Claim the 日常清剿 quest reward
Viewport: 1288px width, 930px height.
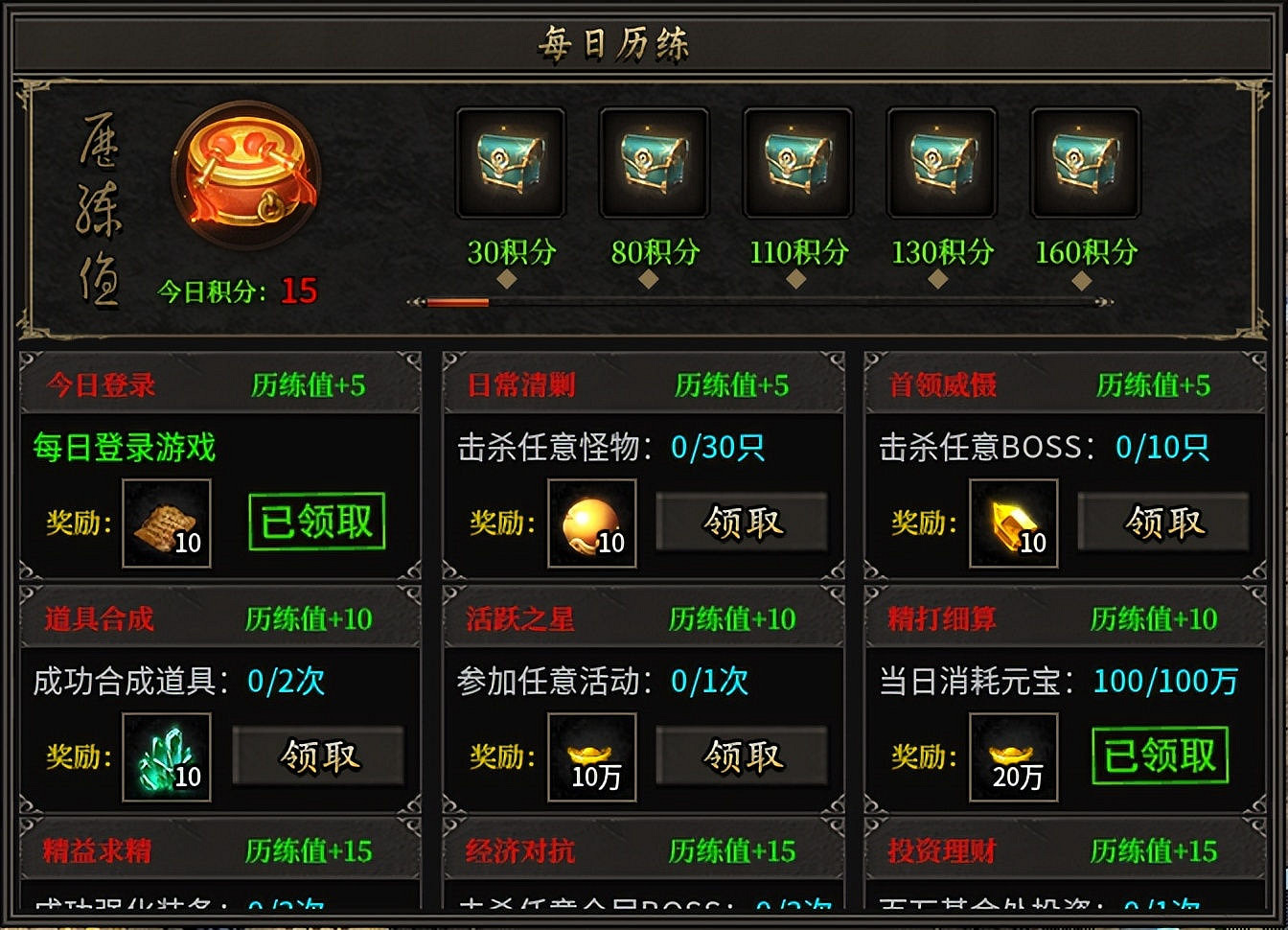pyautogui.click(x=742, y=523)
